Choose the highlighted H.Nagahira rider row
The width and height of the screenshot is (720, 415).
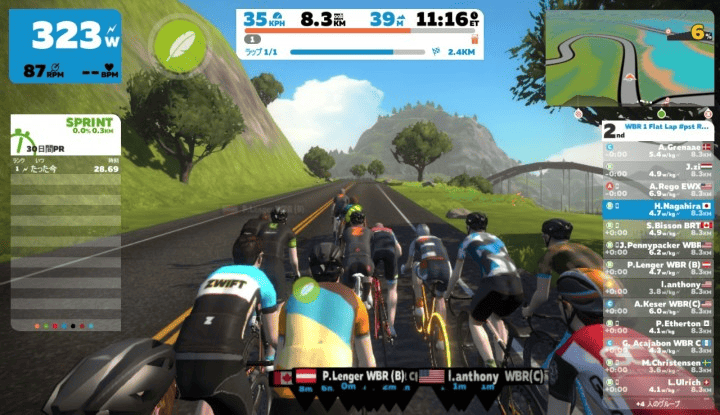[660, 208]
